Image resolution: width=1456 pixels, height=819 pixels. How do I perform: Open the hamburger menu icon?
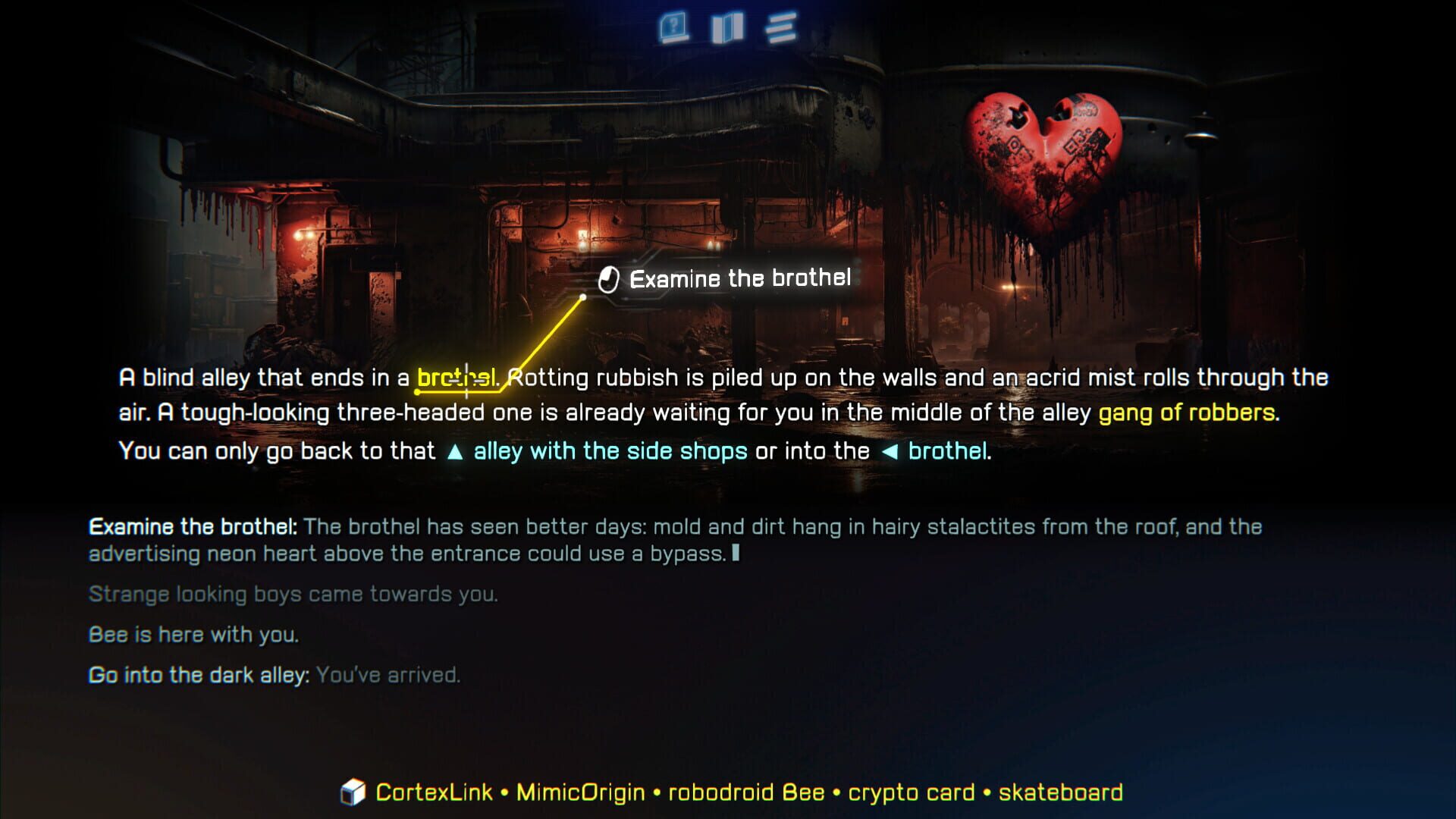point(784,25)
